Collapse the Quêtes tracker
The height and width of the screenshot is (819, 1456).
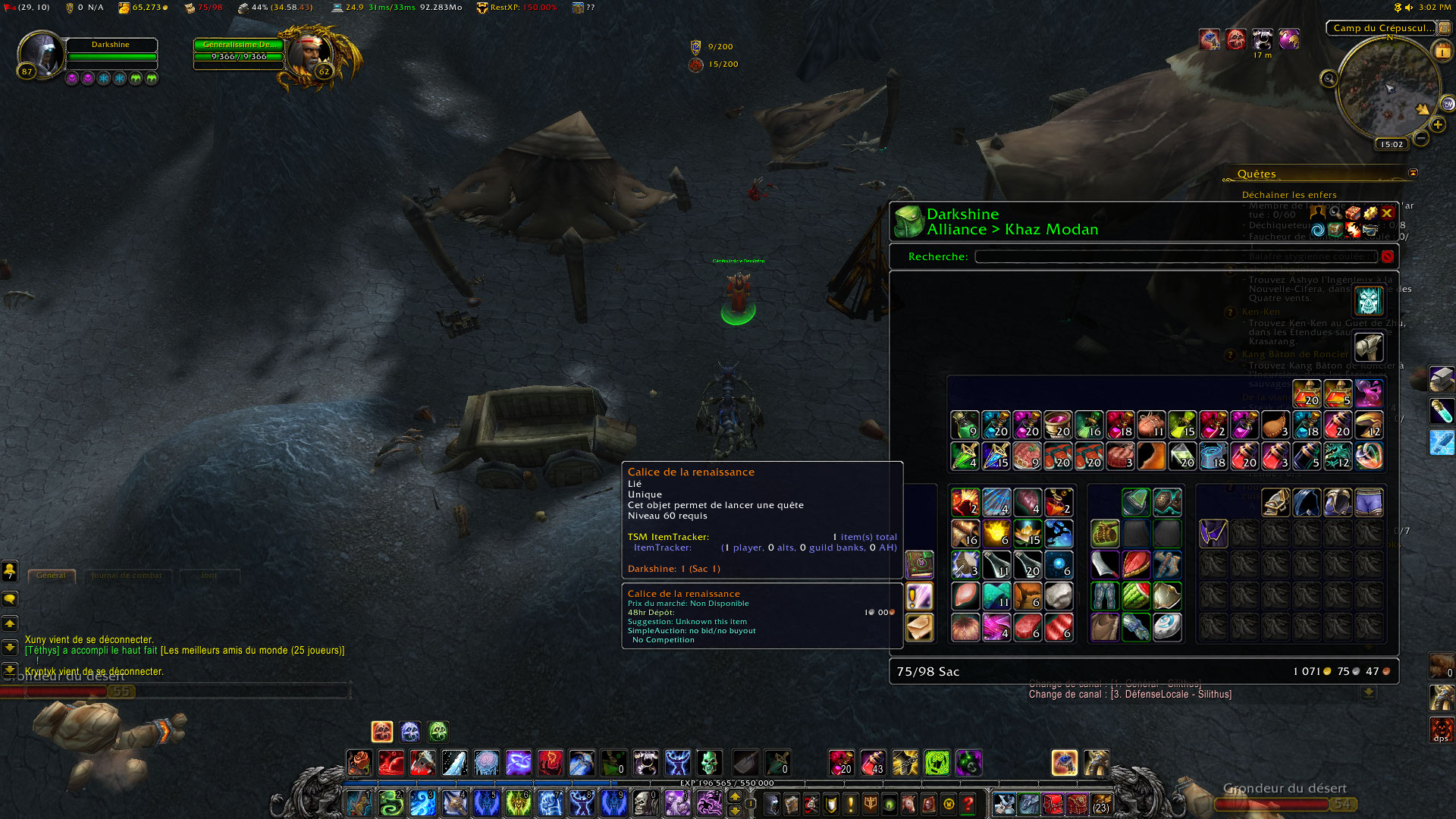coord(1413,173)
